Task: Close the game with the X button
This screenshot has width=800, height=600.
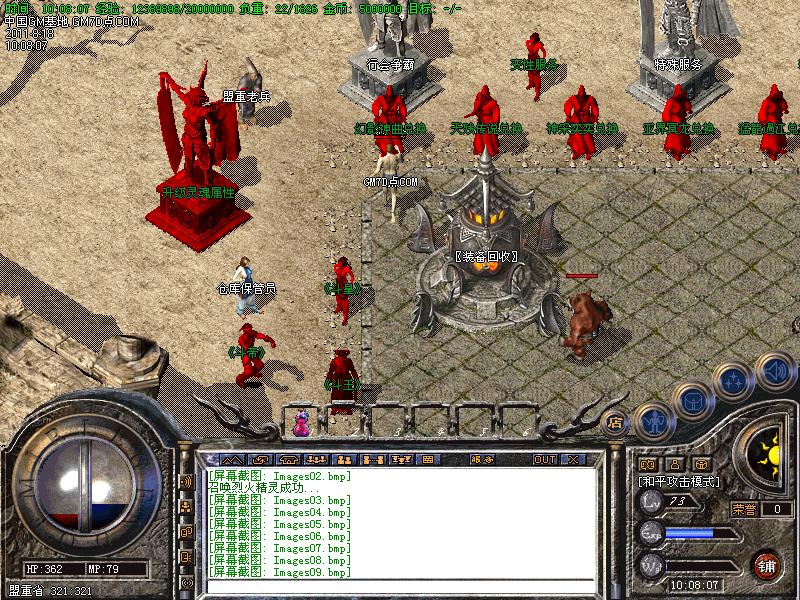Action: 573,459
